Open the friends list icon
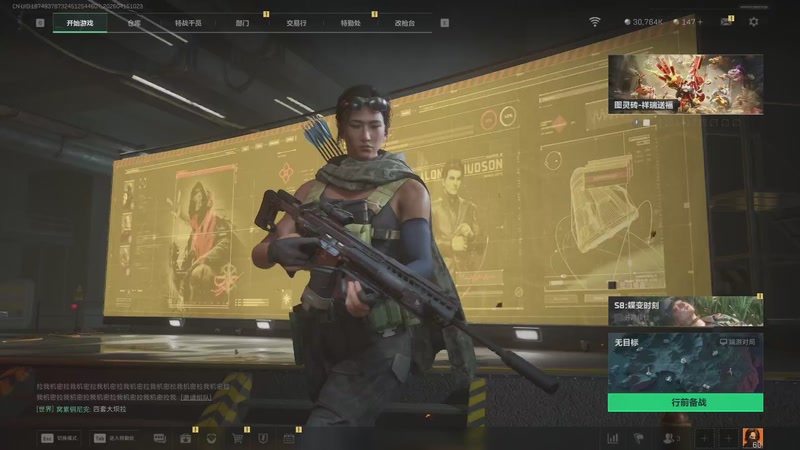 [668, 438]
